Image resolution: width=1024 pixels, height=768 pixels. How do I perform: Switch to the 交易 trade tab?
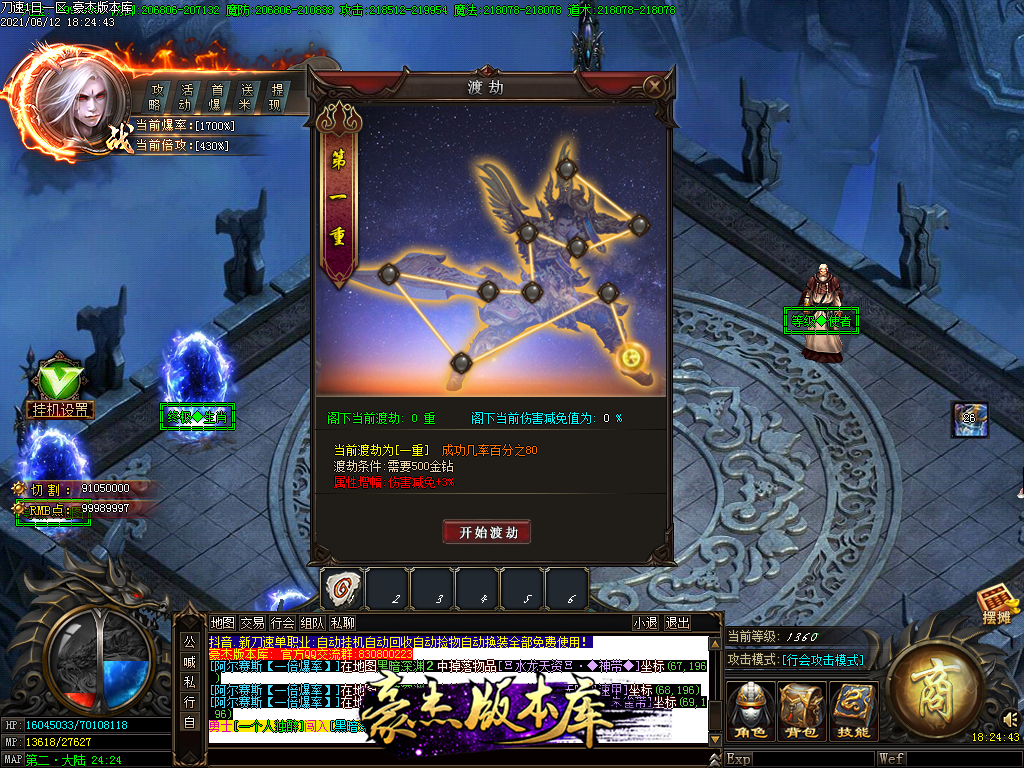click(253, 622)
